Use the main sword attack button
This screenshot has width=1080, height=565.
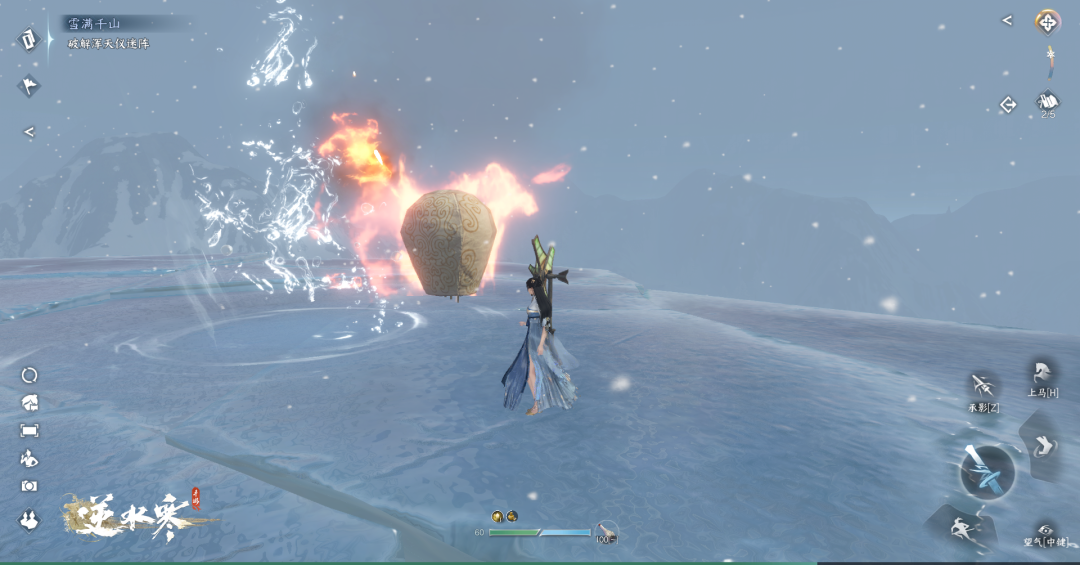click(x=987, y=471)
